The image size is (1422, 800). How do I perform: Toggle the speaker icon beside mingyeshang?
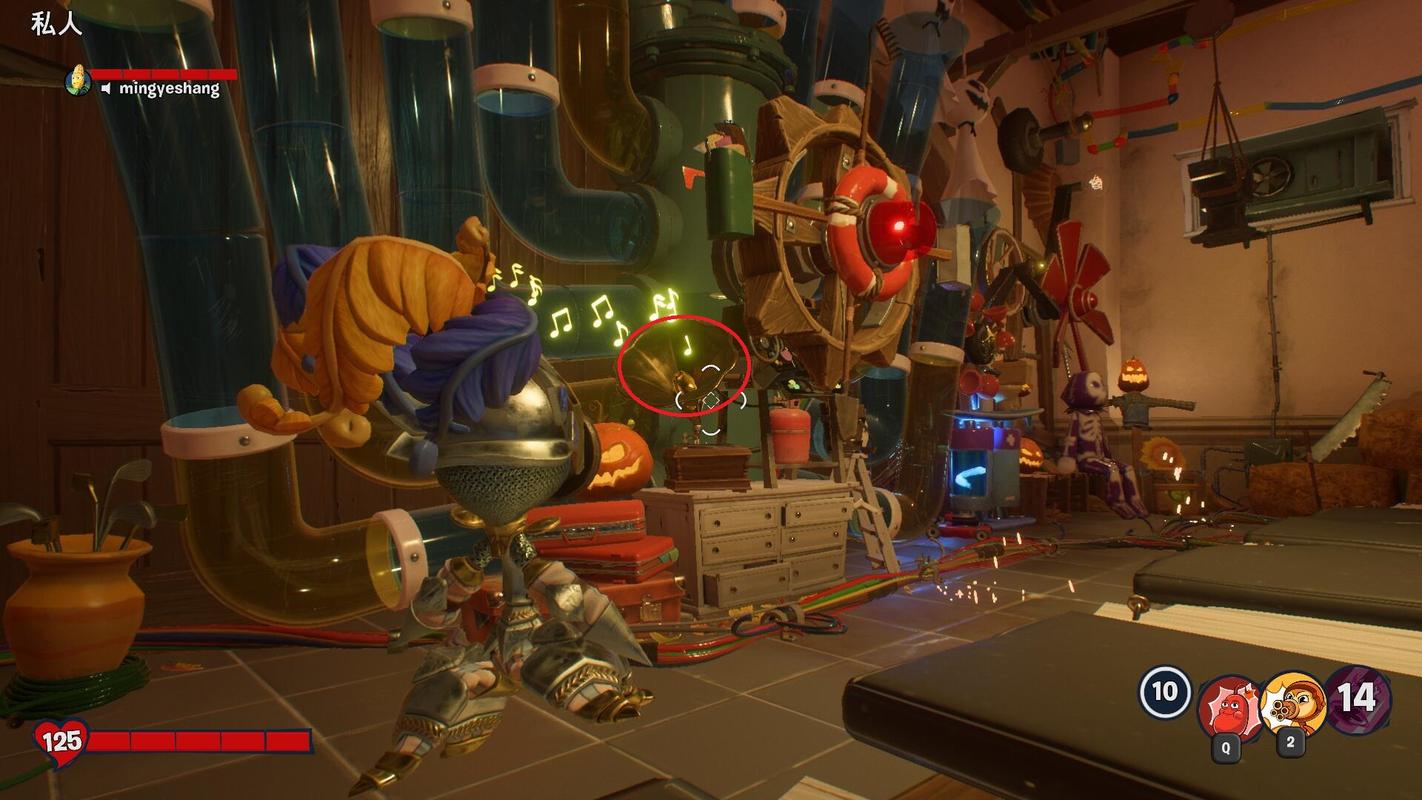point(107,89)
